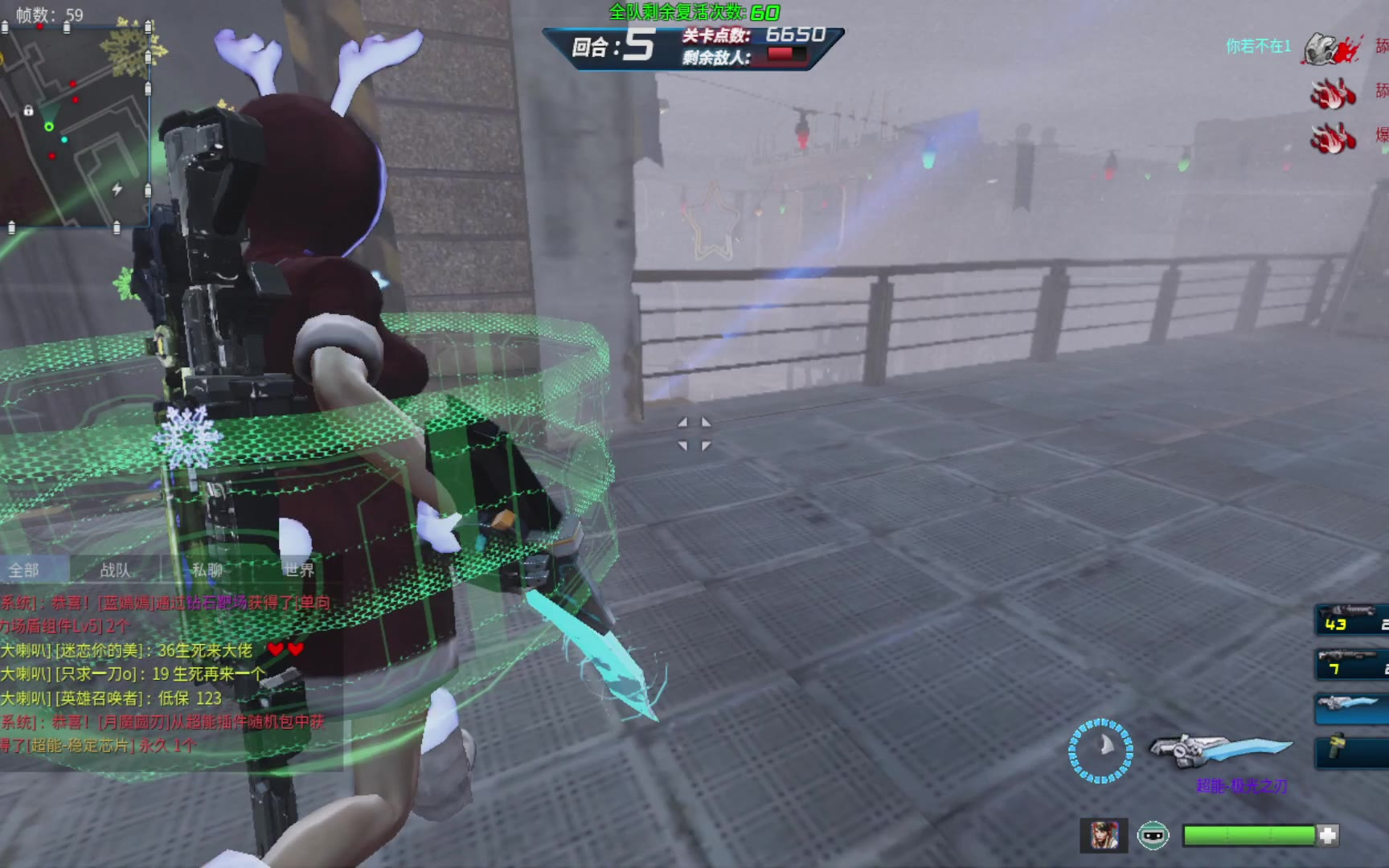The height and width of the screenshot is (868, 1389).
Task: Choose the blue blade melee weapon slot
Action: pos(1352,708)
